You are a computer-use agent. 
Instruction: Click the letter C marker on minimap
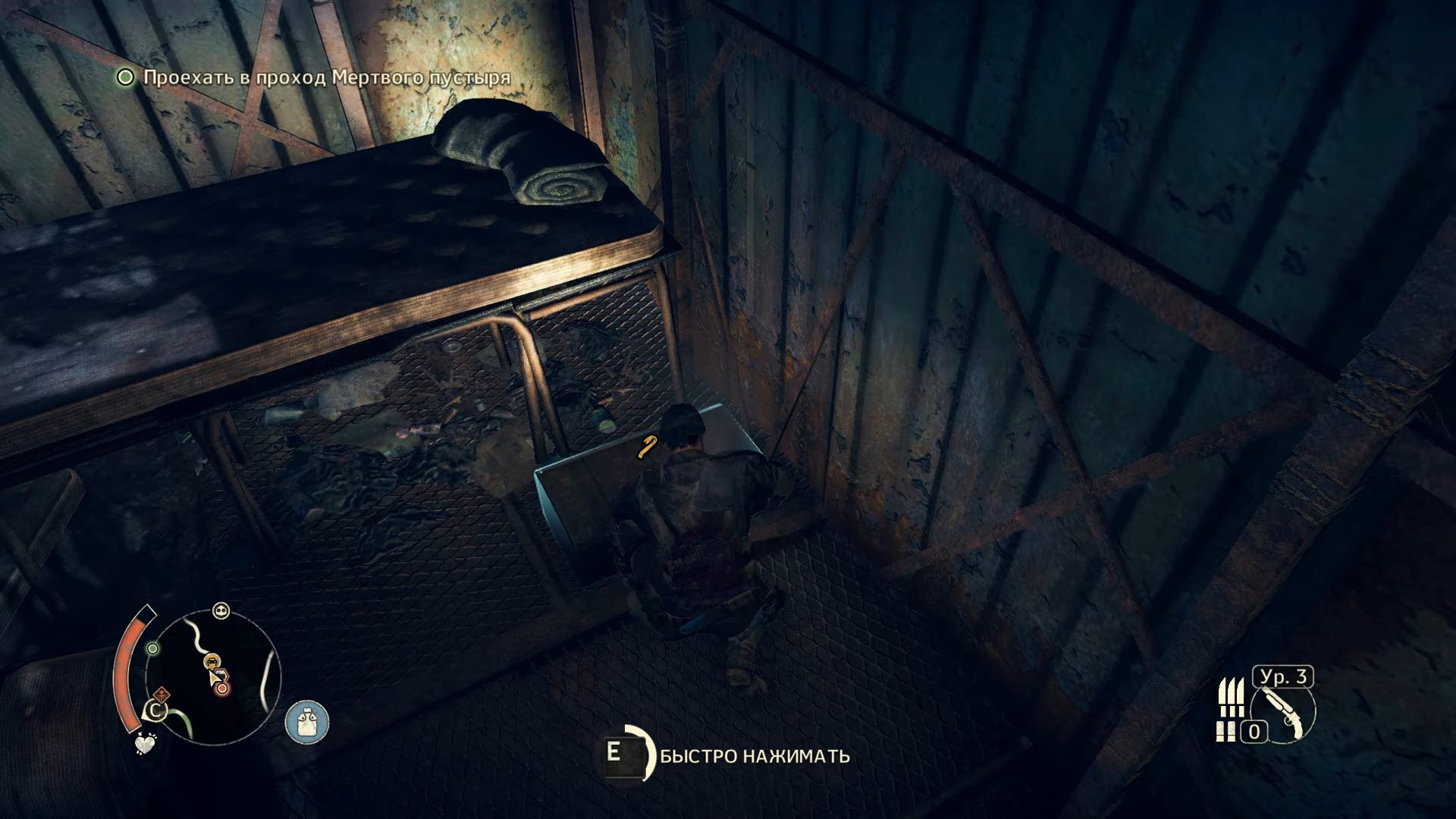pos(155,711)
